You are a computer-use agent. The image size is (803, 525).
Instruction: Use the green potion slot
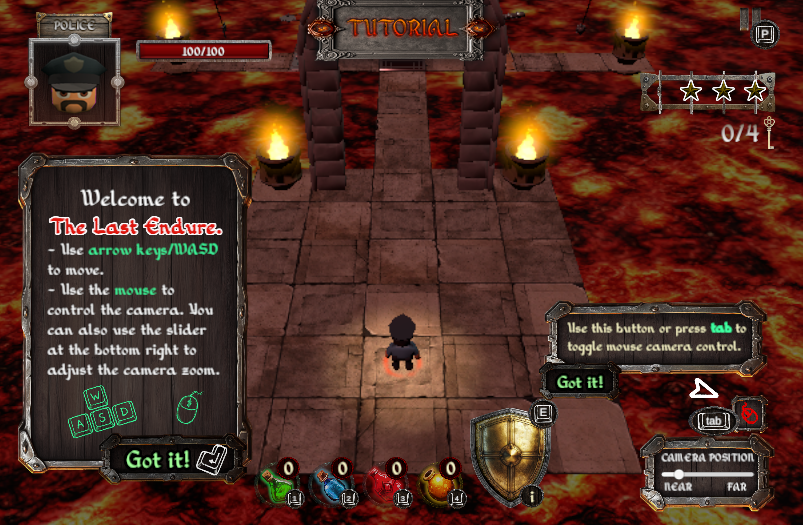[x=276, y=485]
